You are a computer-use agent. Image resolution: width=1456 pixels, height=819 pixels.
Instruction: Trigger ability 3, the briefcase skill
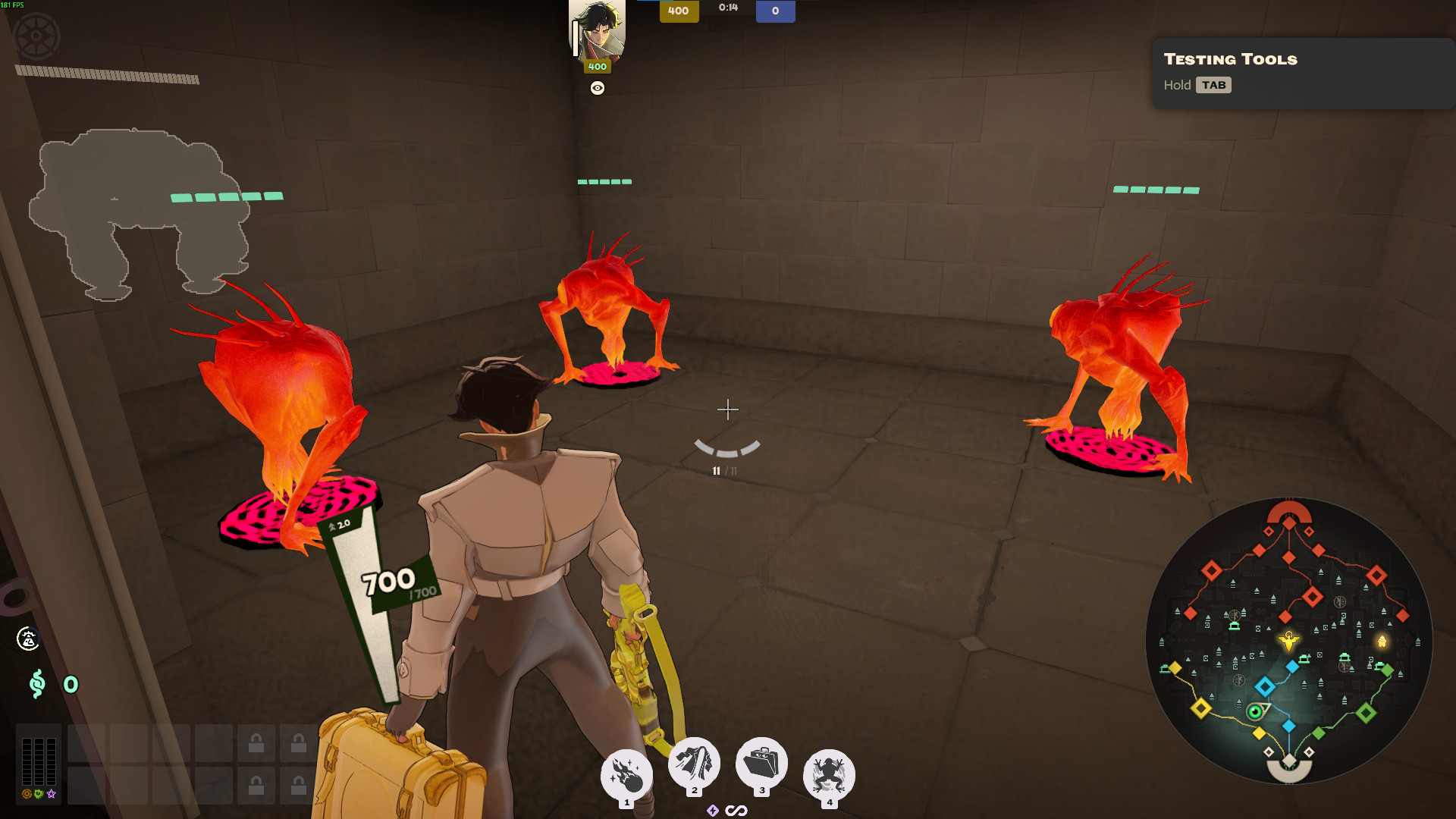pyautogui.click(x=762, y=766)
